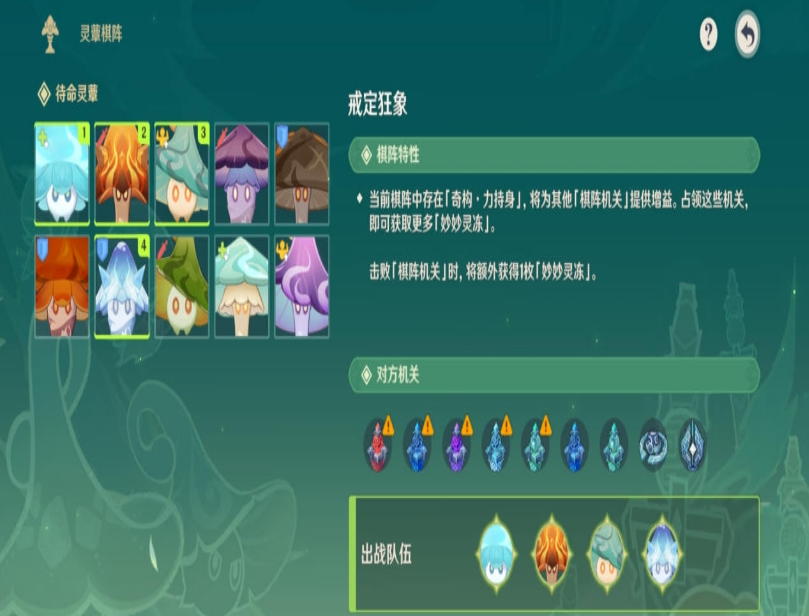Open the help question mark button
Viewport: 809px width, 616px height.
pyautogui.click(x=708, y=35)
